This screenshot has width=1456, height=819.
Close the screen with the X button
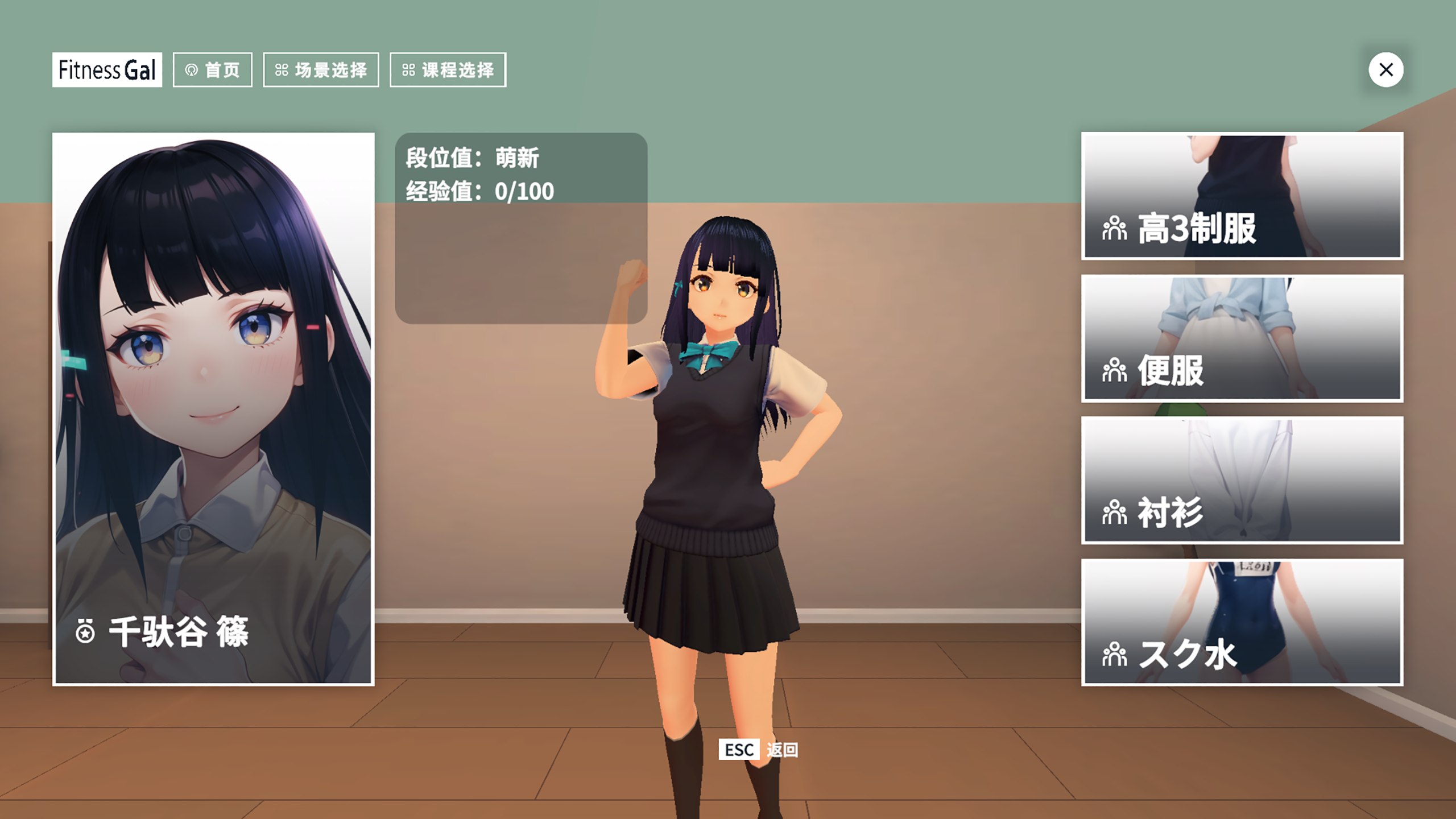(x=1385, y=70)
